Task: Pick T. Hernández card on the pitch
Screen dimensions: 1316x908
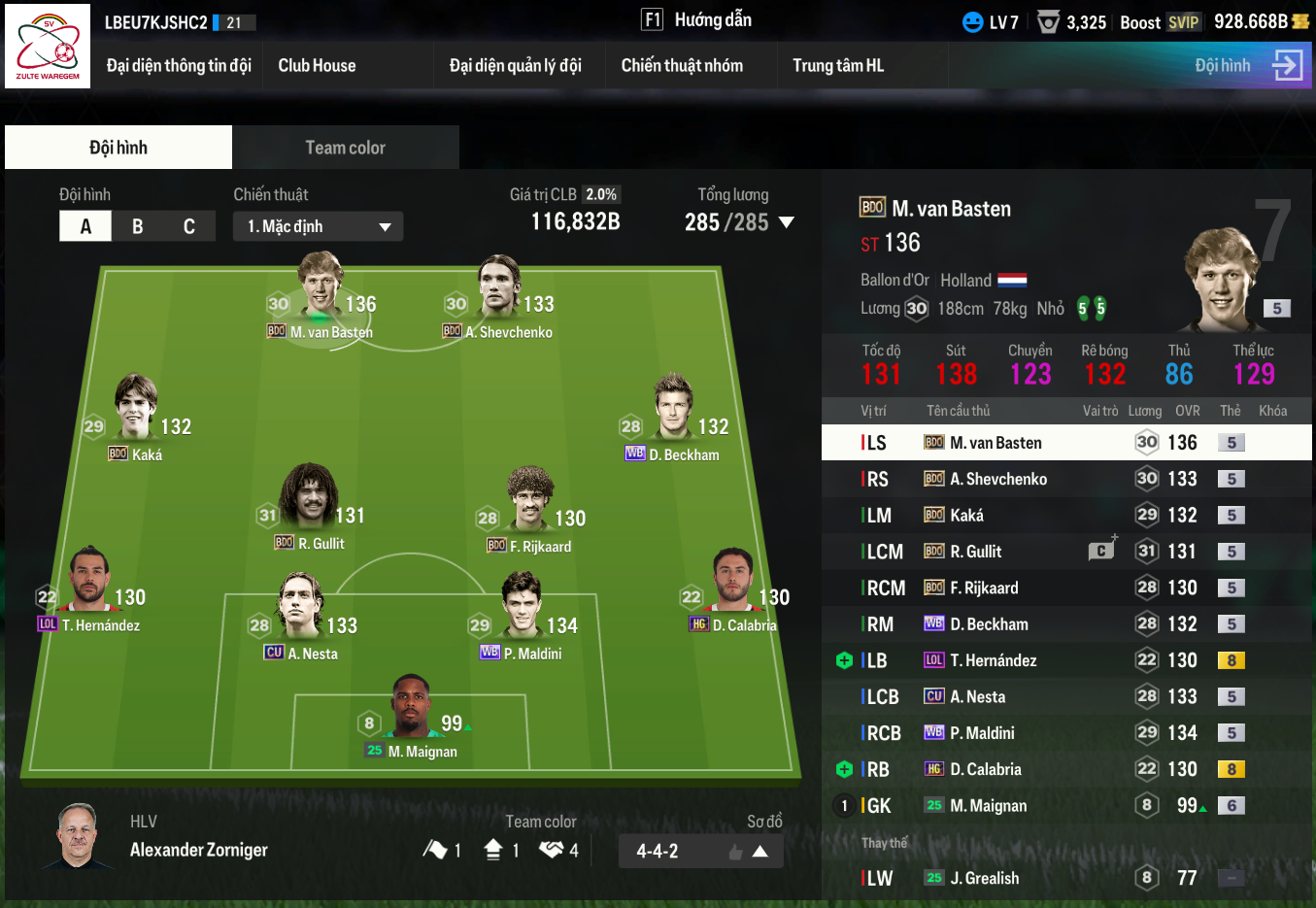Action: (90, 589)
